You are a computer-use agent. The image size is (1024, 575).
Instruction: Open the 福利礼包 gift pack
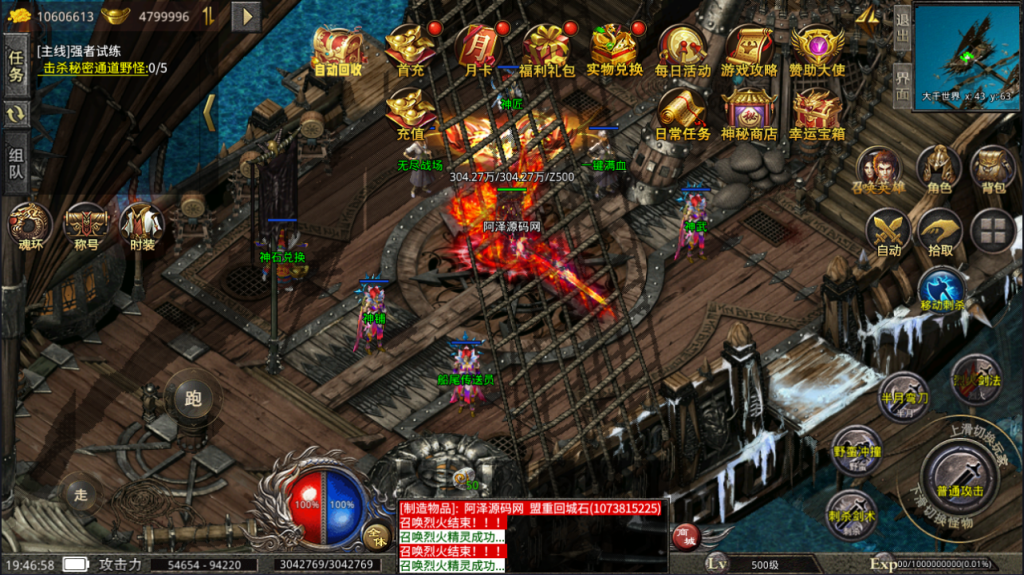click(548, 49)
